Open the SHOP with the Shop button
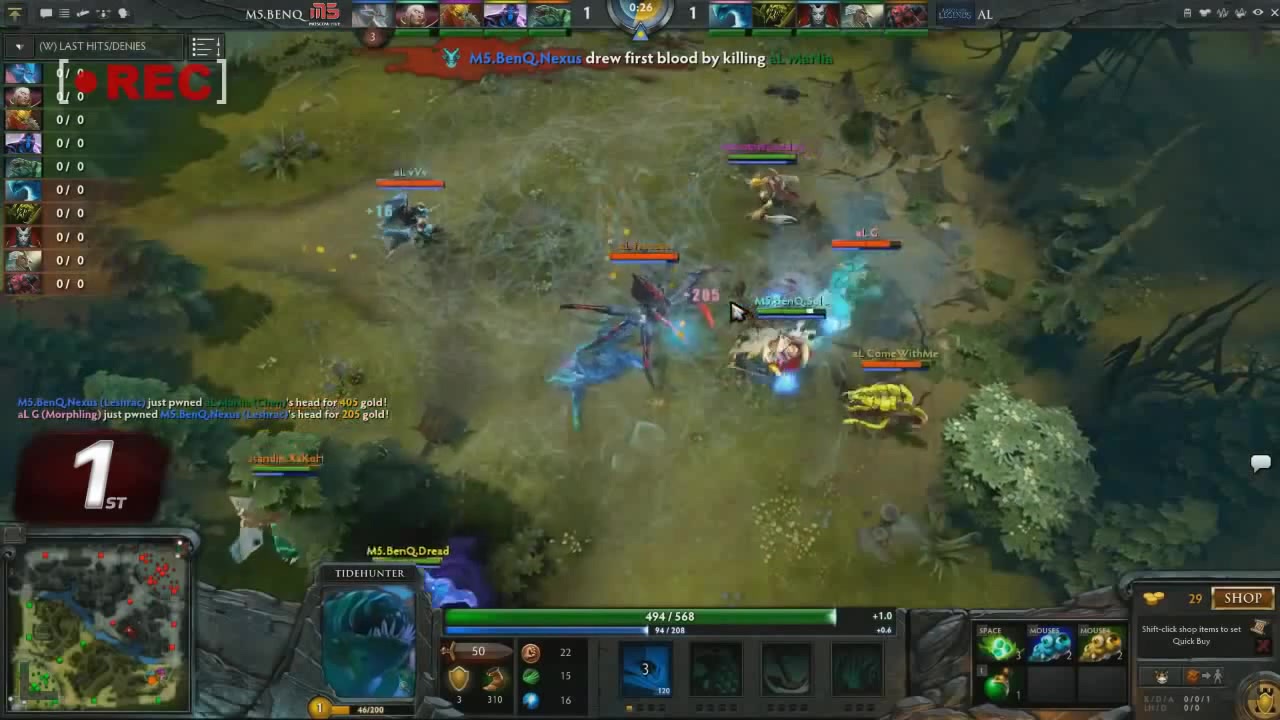Screen dimensions: 1280x720 pos(1243,598)
